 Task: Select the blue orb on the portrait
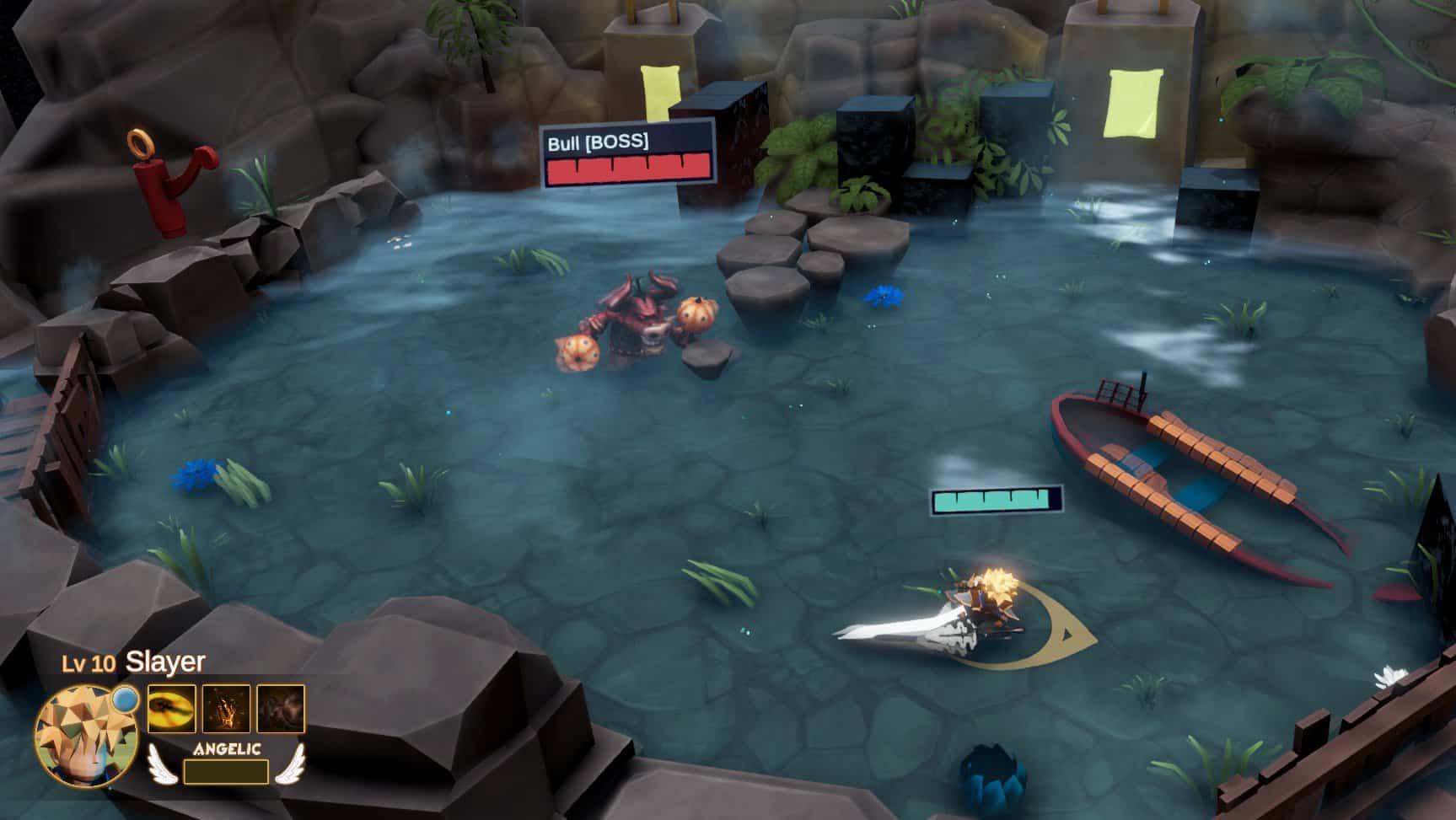[x=126, y=699]
